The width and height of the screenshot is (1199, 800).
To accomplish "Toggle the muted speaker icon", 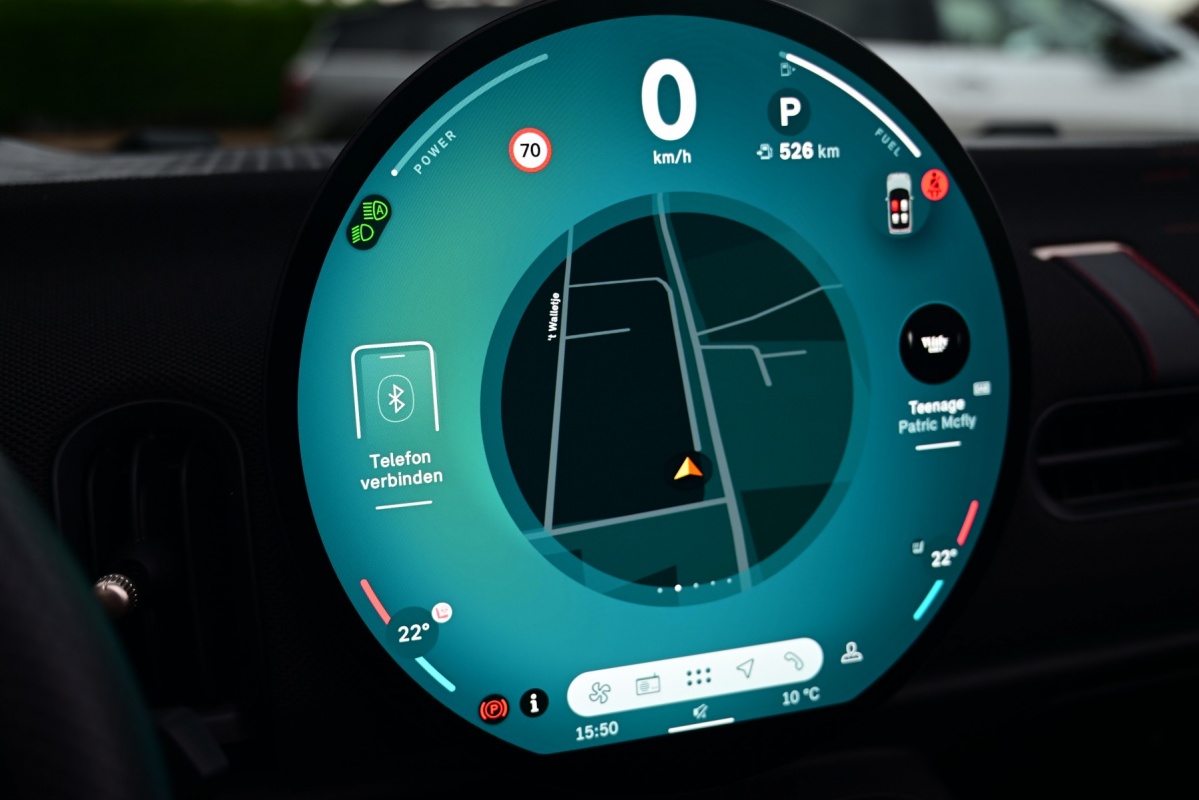I will [702, 711].
